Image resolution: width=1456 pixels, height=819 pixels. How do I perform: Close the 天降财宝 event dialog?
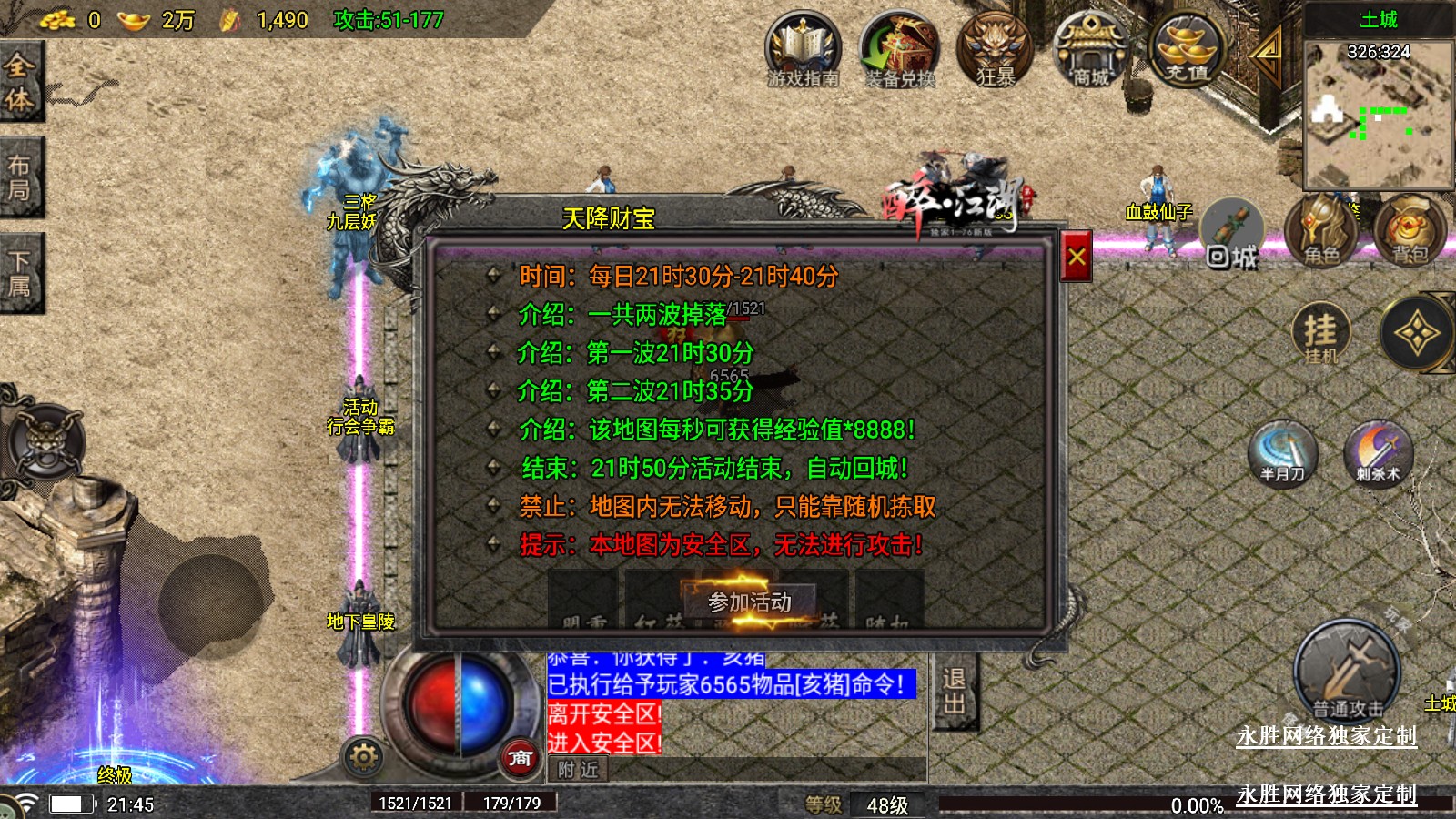(x=1077, y=258)
